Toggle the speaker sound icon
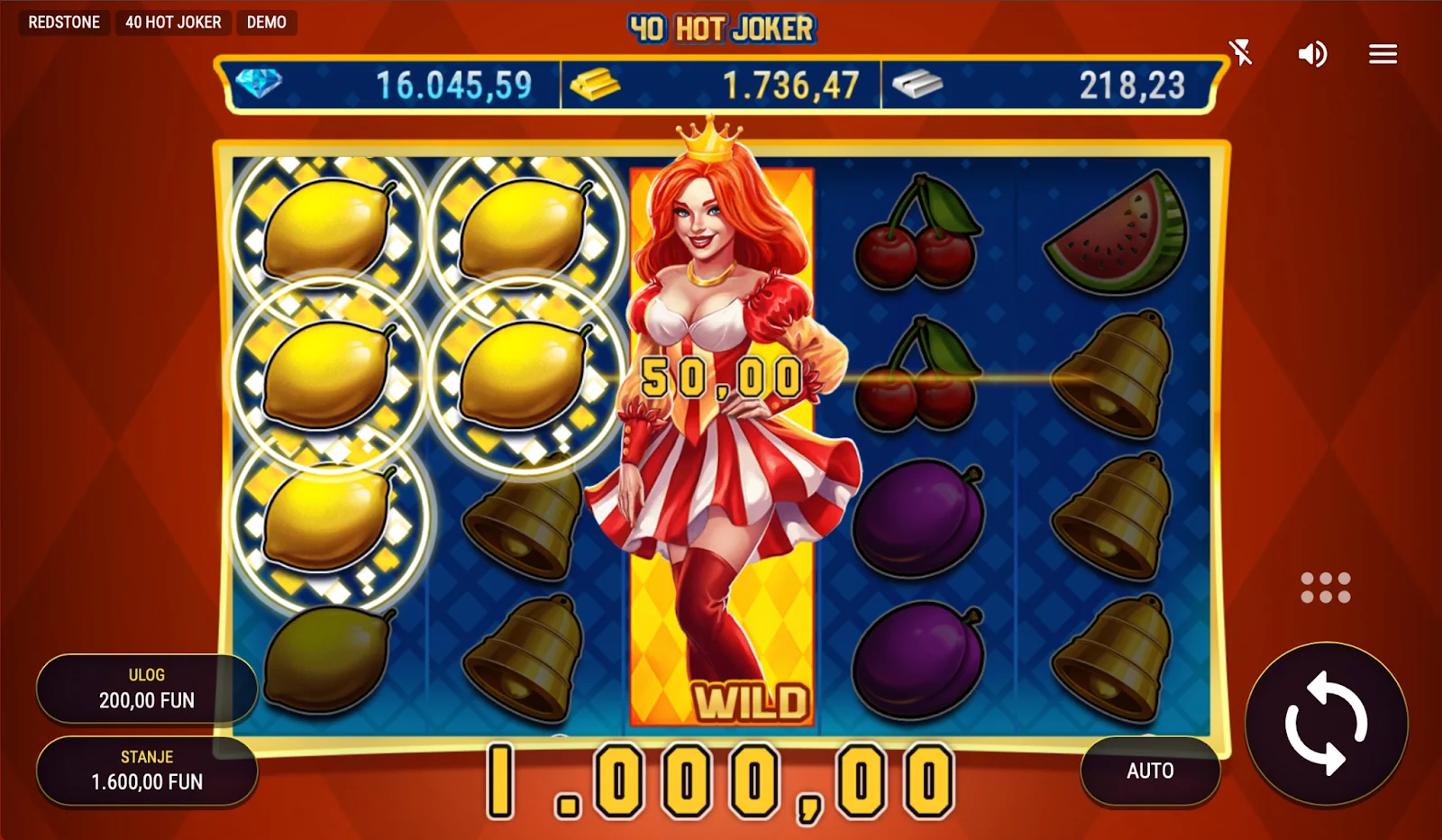1442x840 pixels. tap(1312, 54)
